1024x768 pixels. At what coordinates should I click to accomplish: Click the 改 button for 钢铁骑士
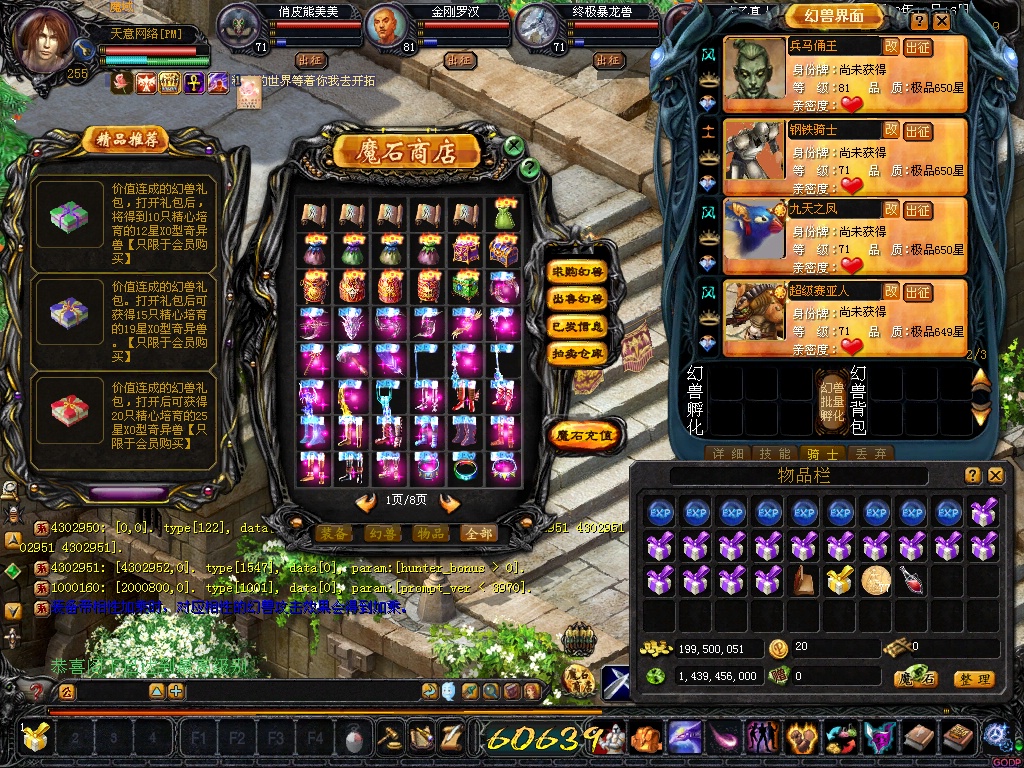891,129
